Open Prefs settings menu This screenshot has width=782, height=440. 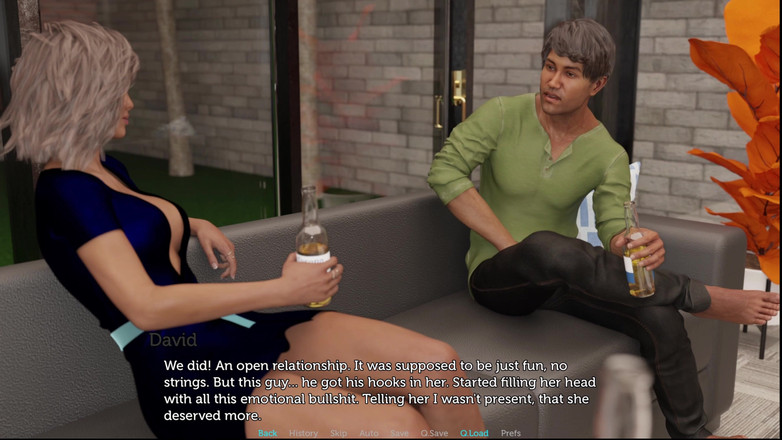point(511,433)
